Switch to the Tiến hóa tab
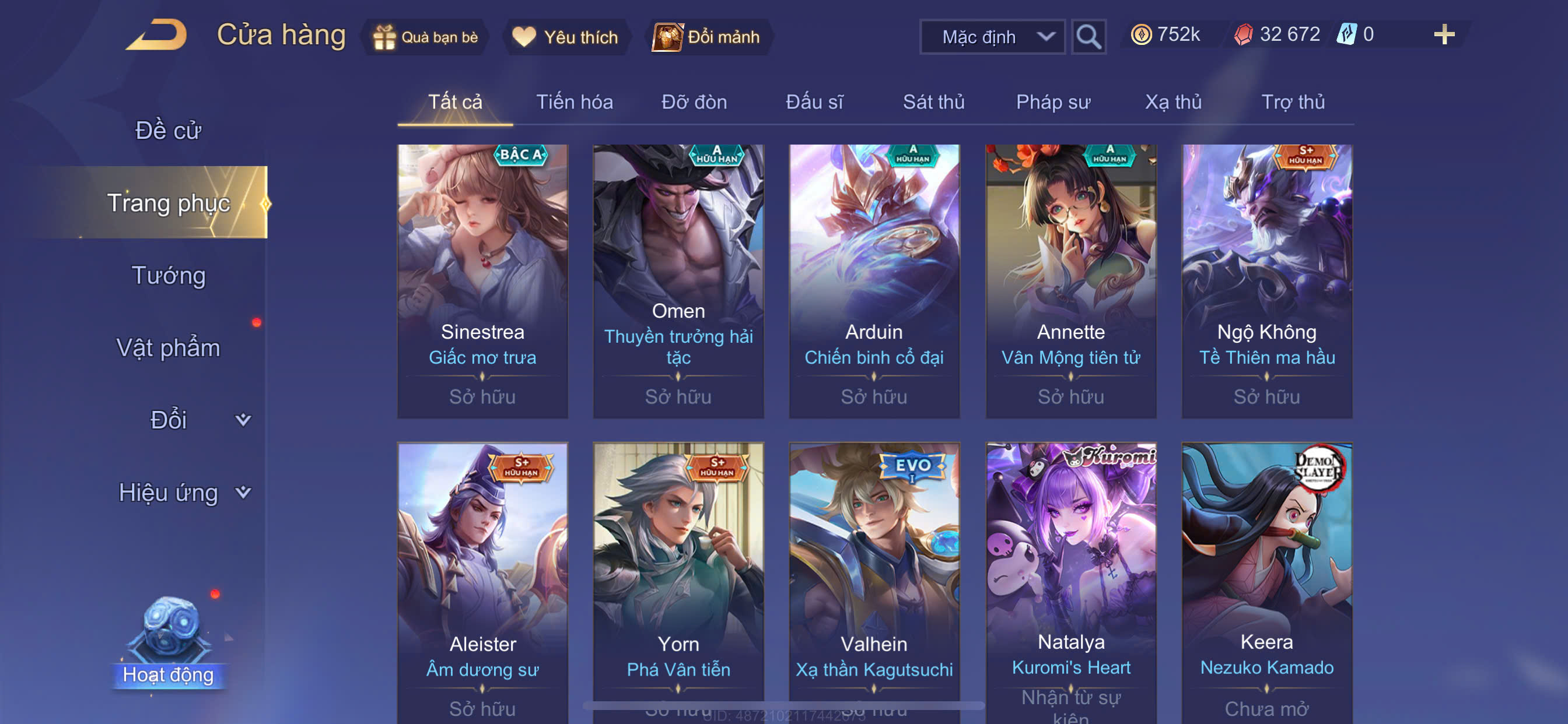 (574, 102)
